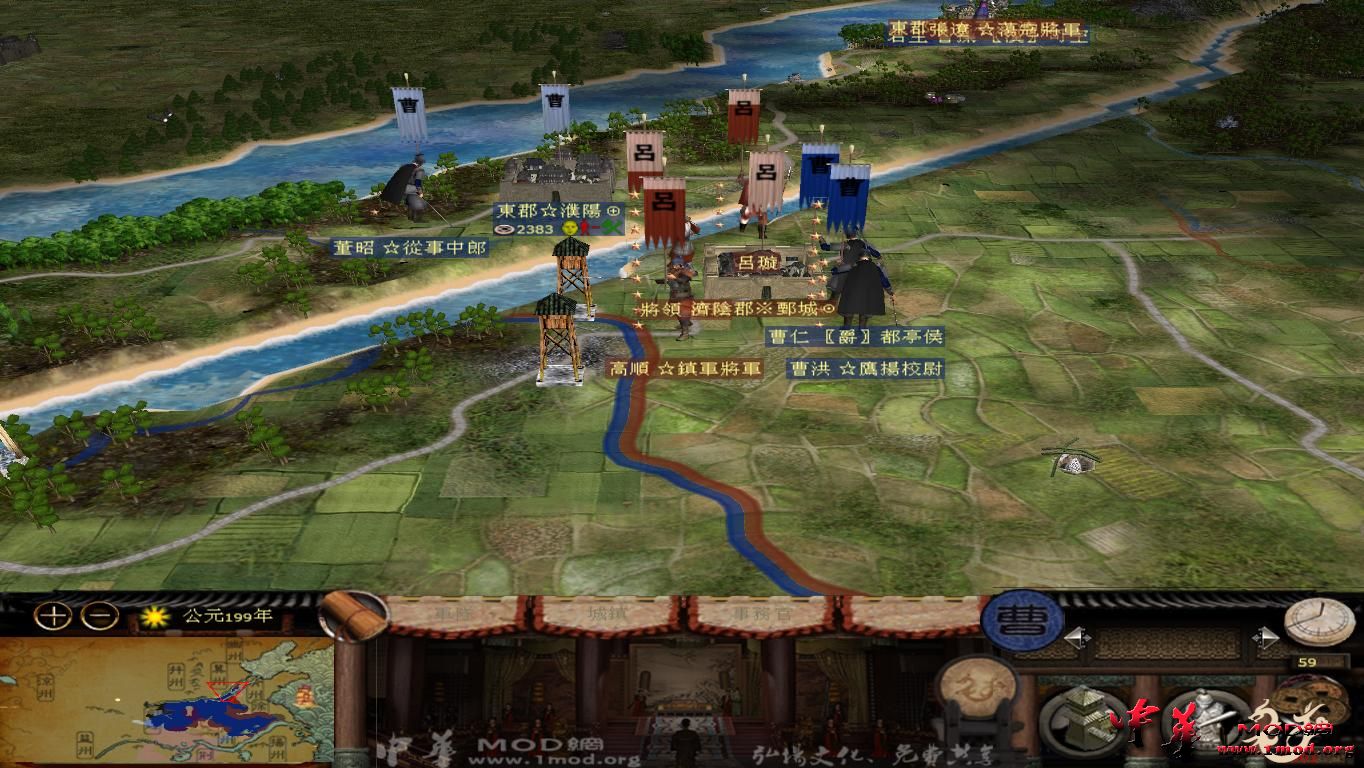Click the left arrow next to faction emblem
The width and height of the screenshot is (1364, 768).
pos(1078,637)
